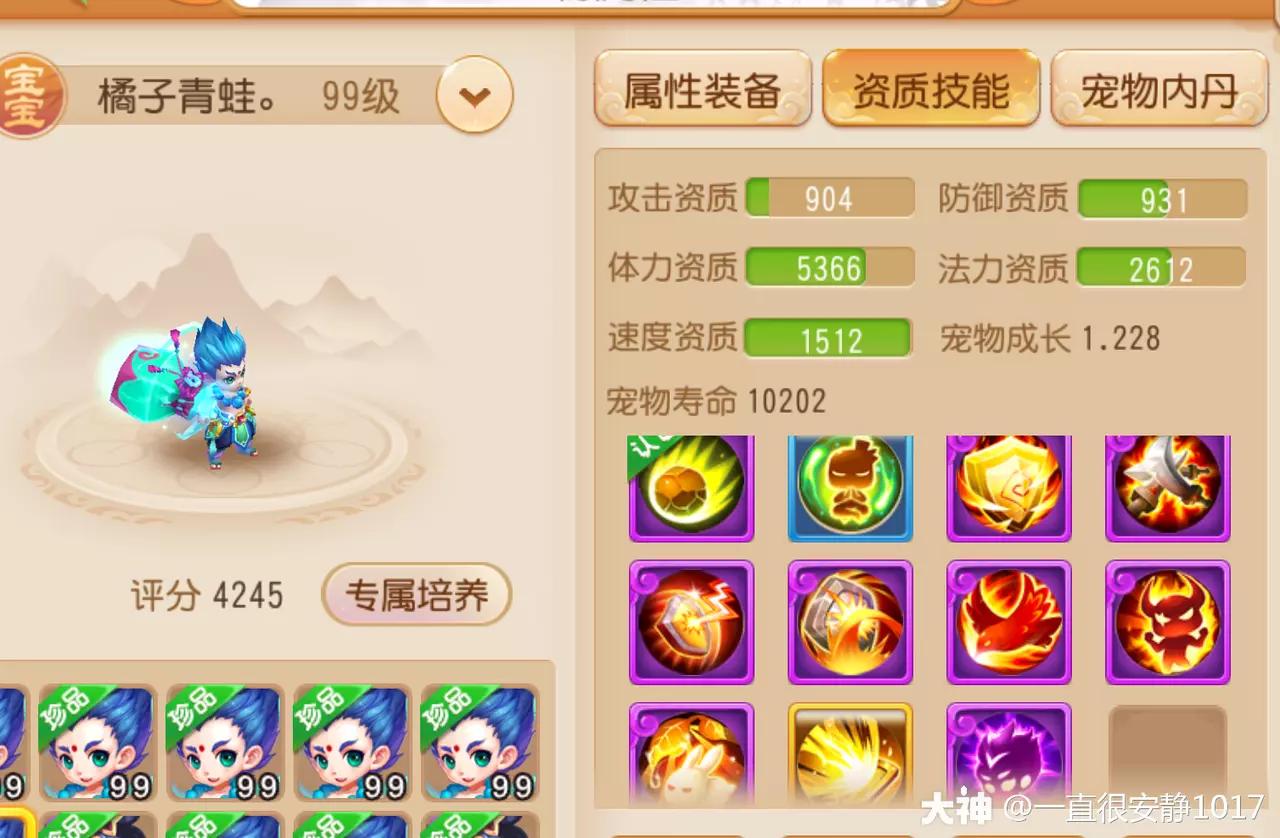Switch to the 宠物内丹 tab
1280x838 pixels.
[1159, 88]
